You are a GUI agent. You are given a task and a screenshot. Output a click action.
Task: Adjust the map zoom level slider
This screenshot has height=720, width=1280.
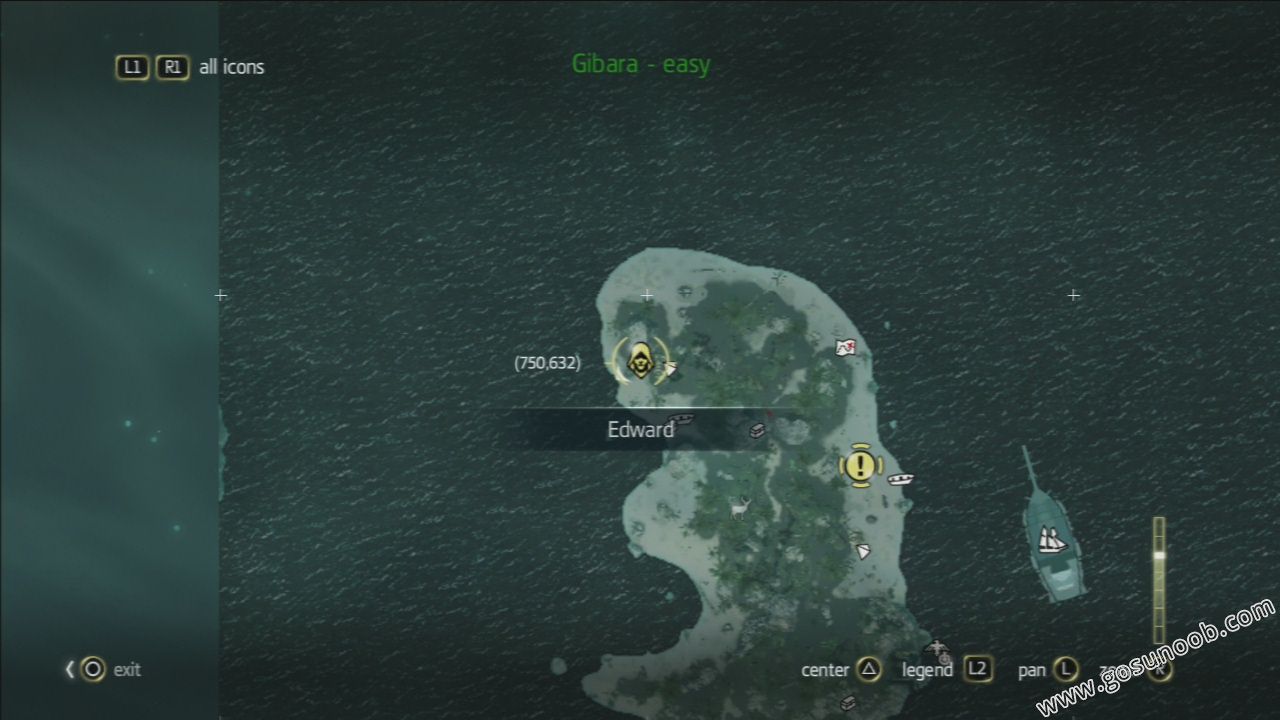(1159, 556)
